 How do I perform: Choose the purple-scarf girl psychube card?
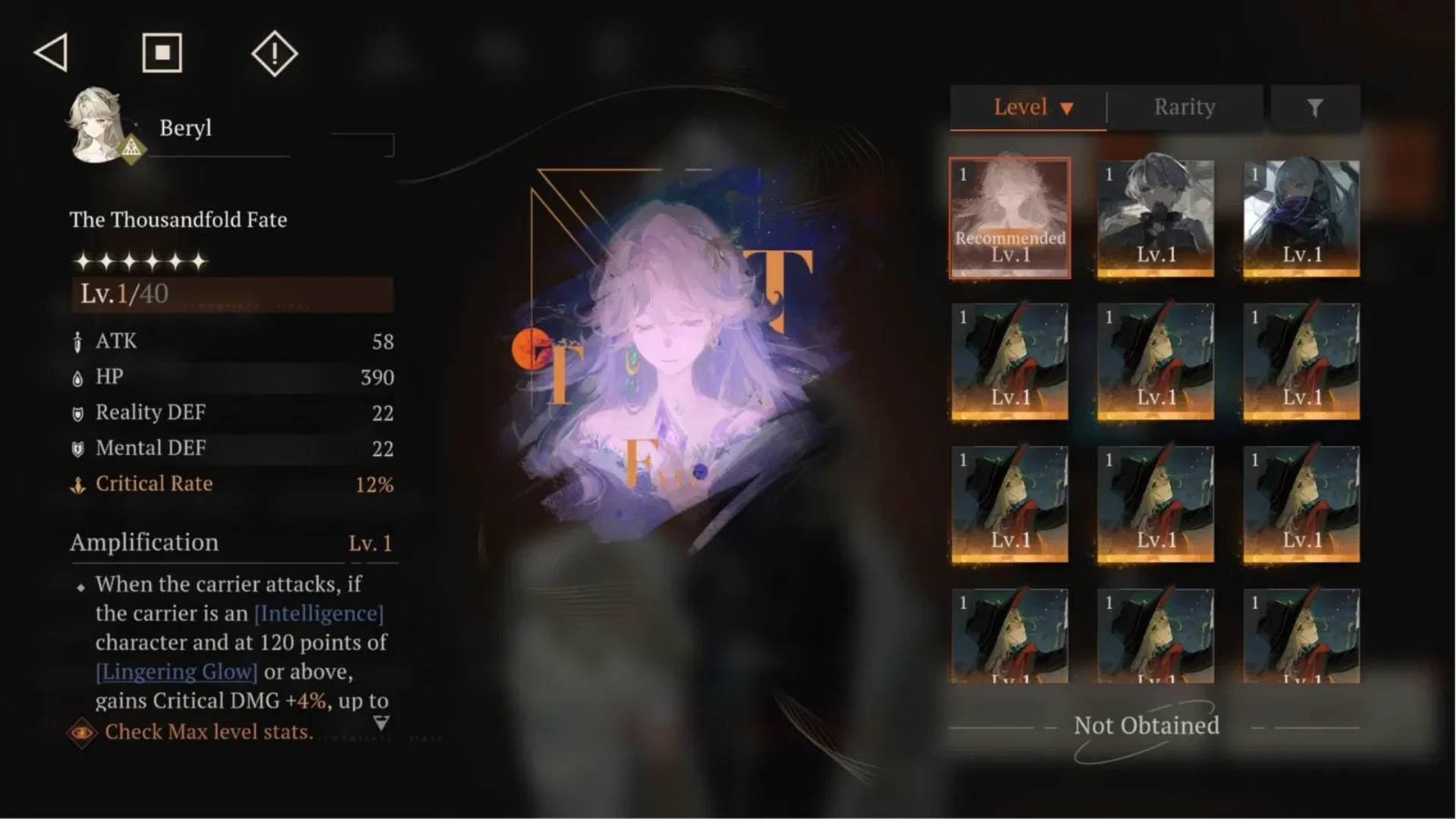coord(1301,218)
